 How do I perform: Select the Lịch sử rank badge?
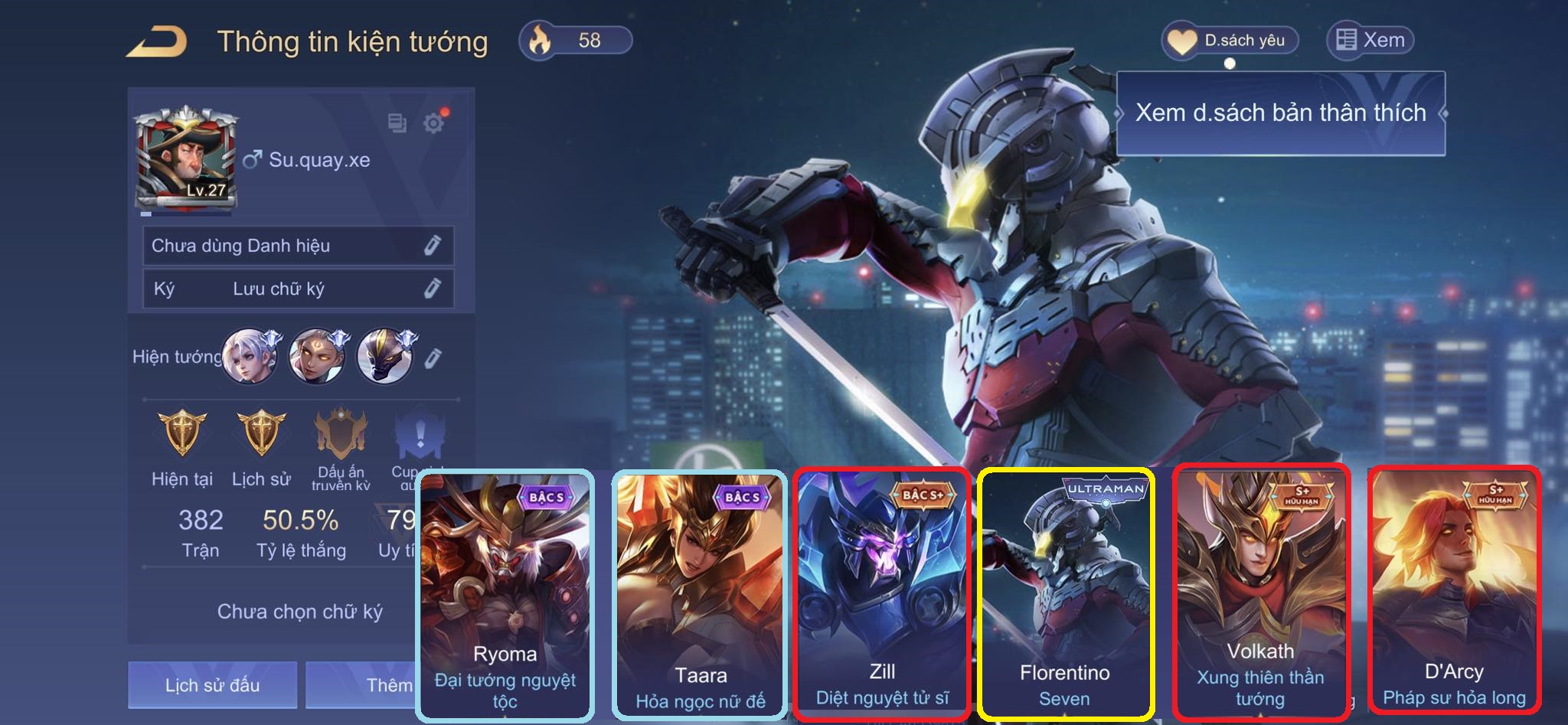click(x=261, y=434)
